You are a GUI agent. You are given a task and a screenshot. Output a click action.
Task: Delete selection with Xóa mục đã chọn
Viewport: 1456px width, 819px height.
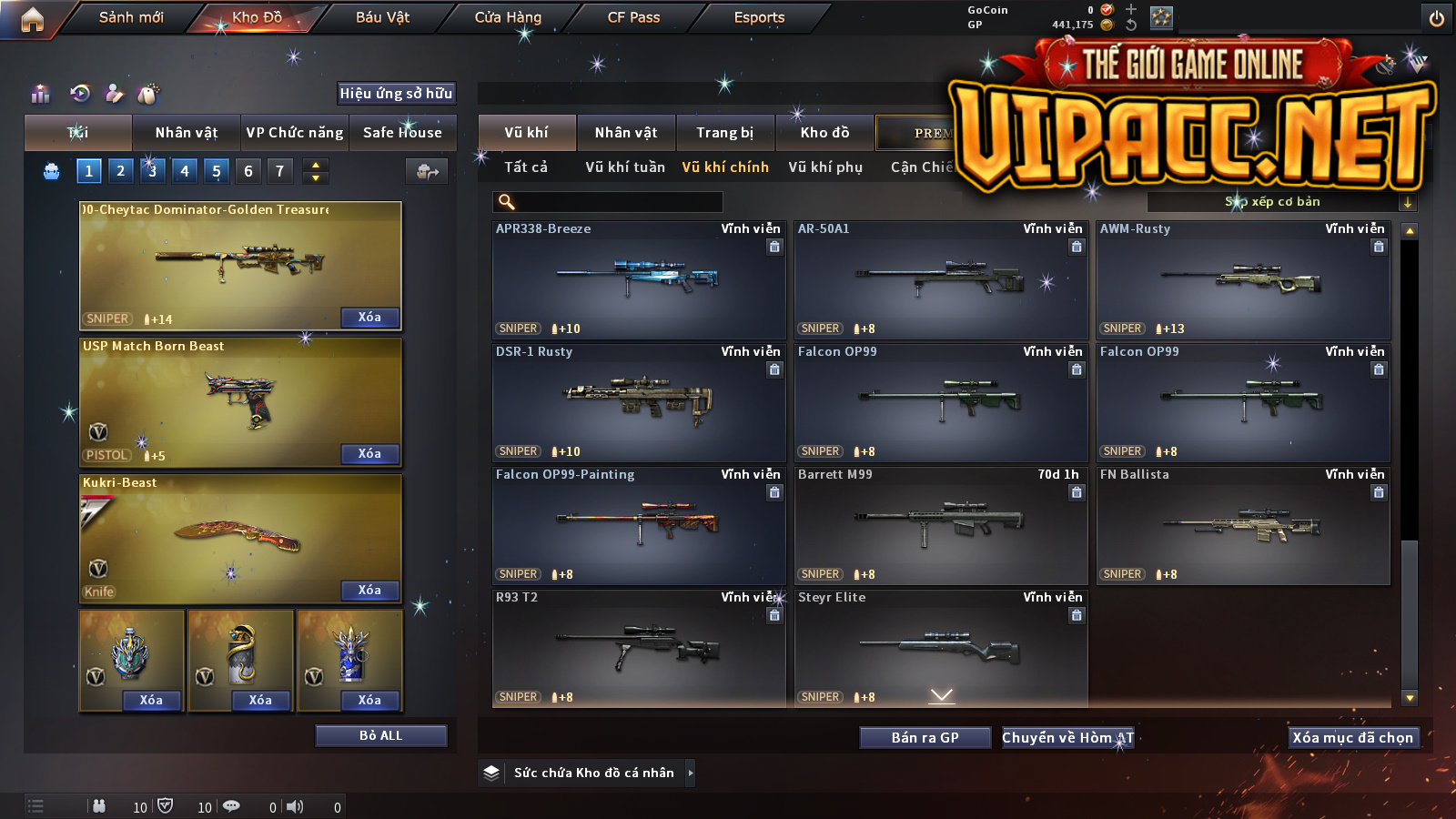[1353, 737]
